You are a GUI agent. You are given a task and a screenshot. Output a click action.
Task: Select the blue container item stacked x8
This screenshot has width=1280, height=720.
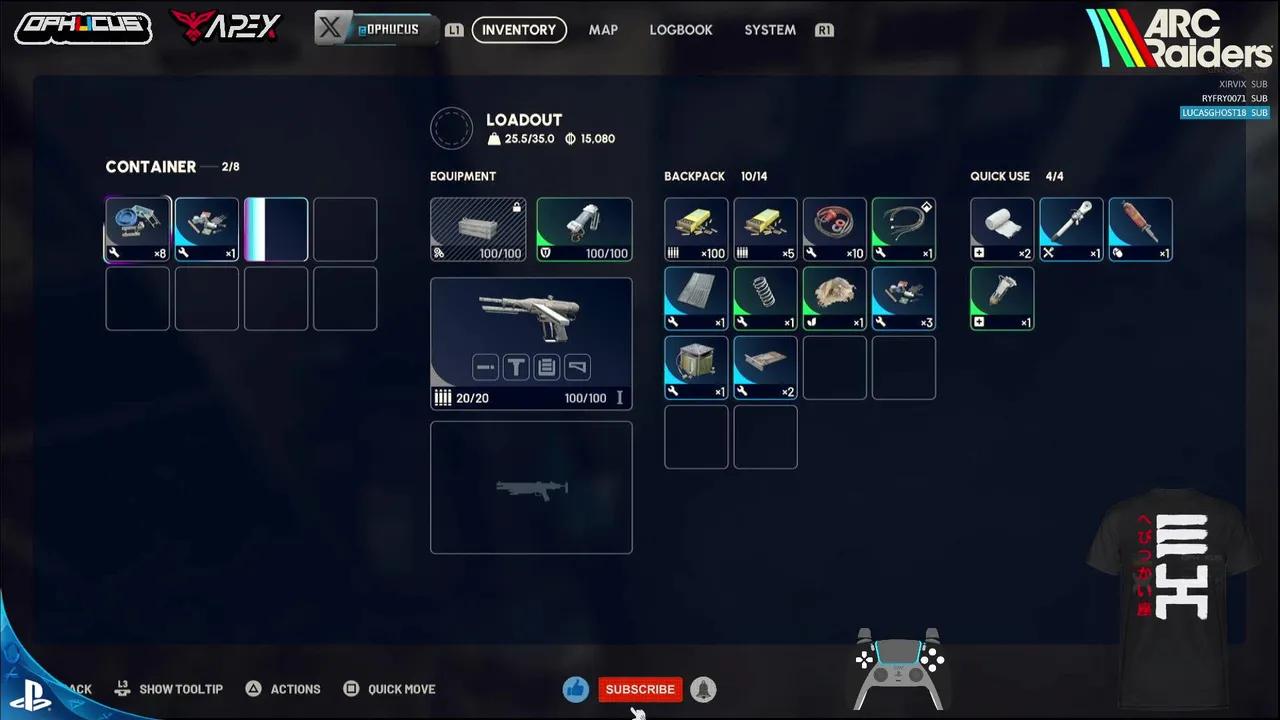pyautogui.click(x=138, y=229)
